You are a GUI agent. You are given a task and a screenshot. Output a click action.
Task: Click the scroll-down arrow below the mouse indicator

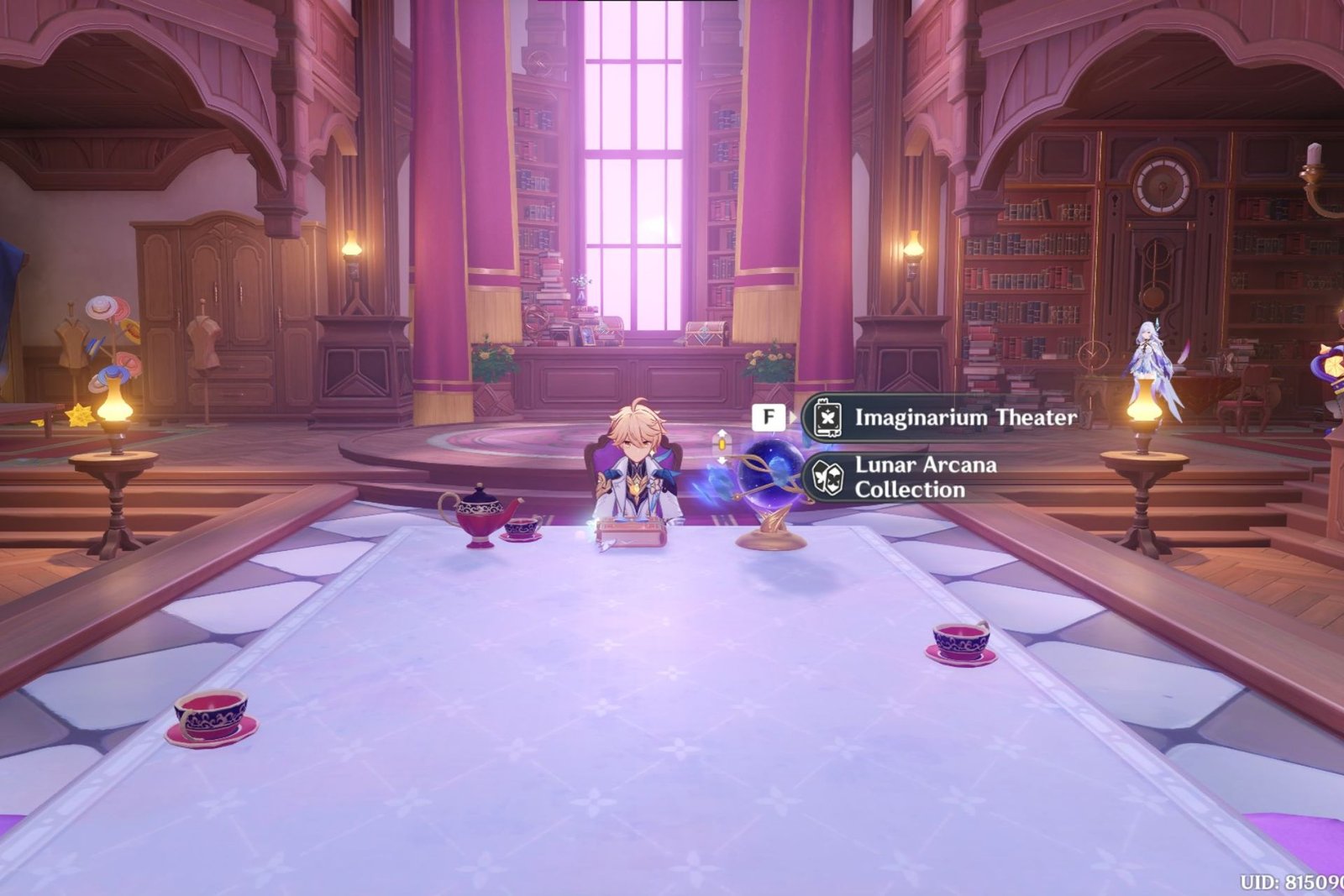(x=722, y=461)
